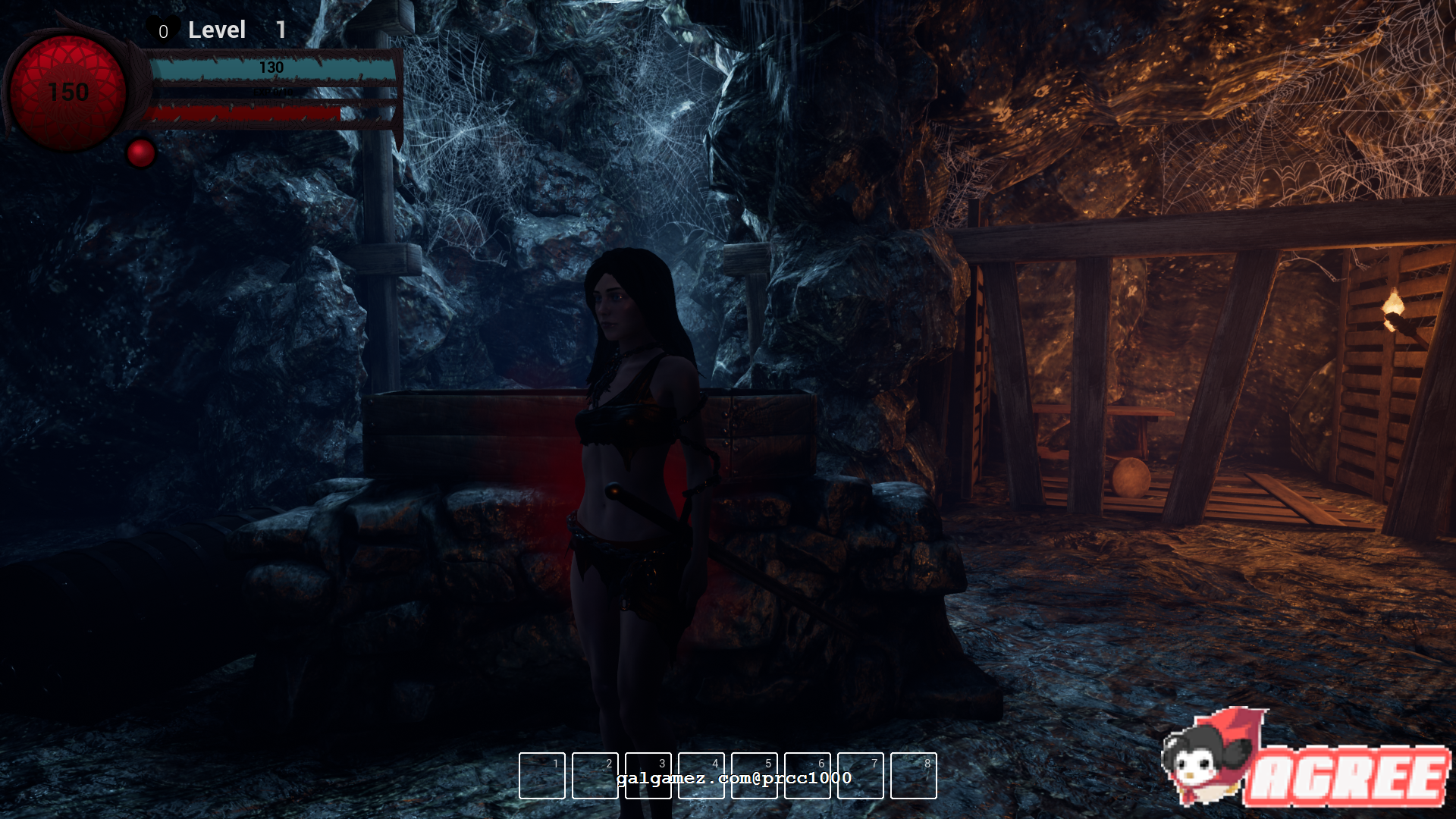Viewport: 1456px width, 819px height.
Task: Click hotbar slot number 6
Action: tap(808, 776)
